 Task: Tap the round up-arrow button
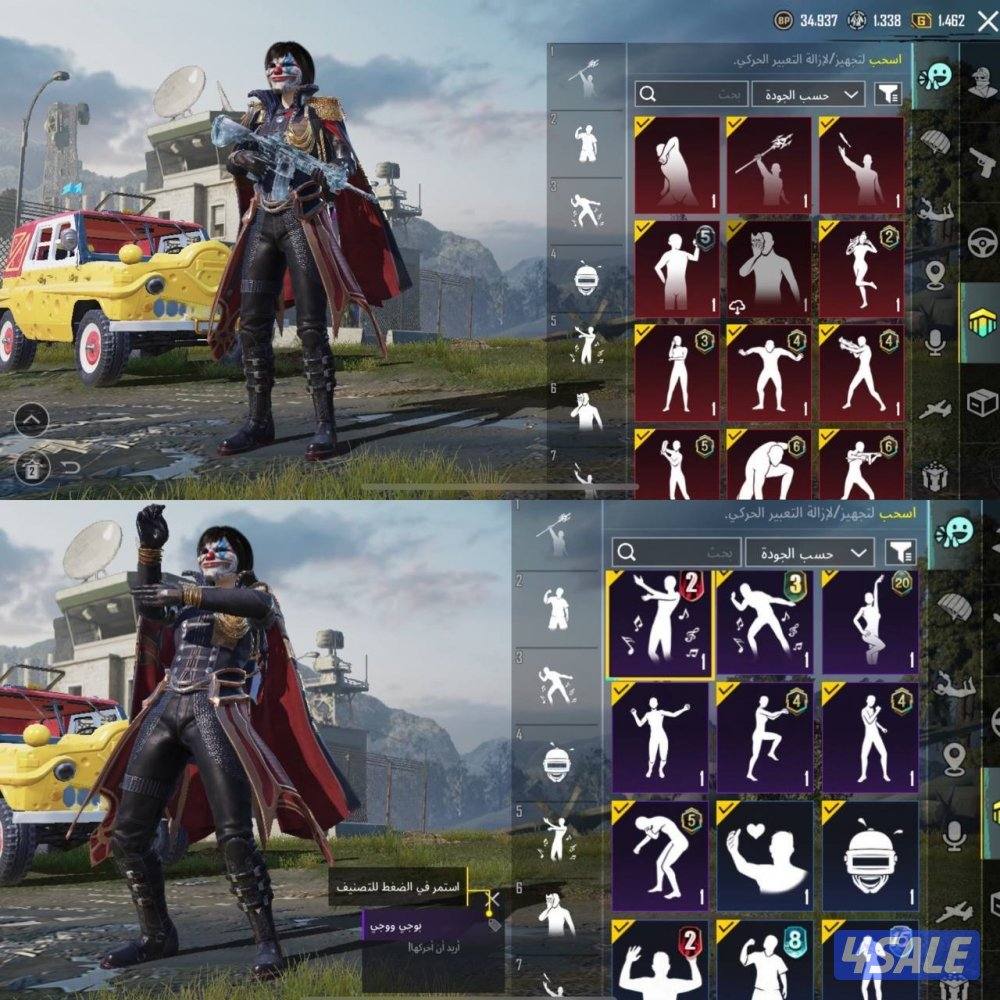31,420
